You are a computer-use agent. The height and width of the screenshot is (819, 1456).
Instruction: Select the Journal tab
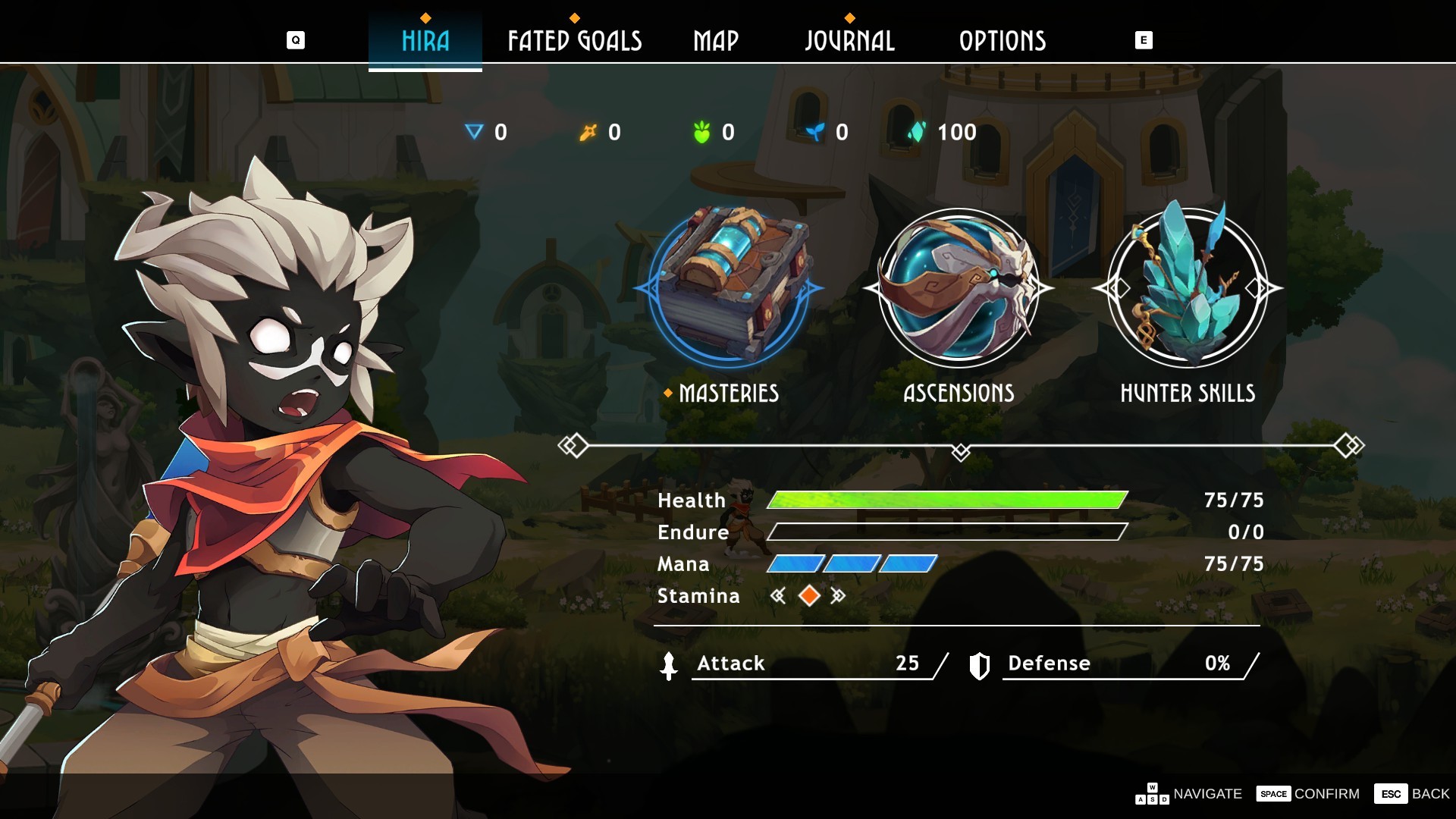[849, 41]
